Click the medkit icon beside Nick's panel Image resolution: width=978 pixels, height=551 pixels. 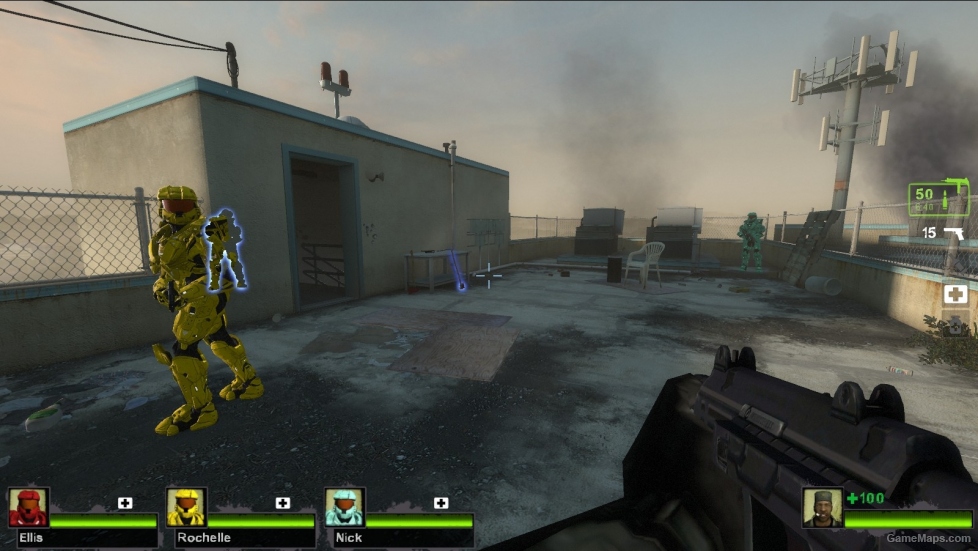coord(441,502)
